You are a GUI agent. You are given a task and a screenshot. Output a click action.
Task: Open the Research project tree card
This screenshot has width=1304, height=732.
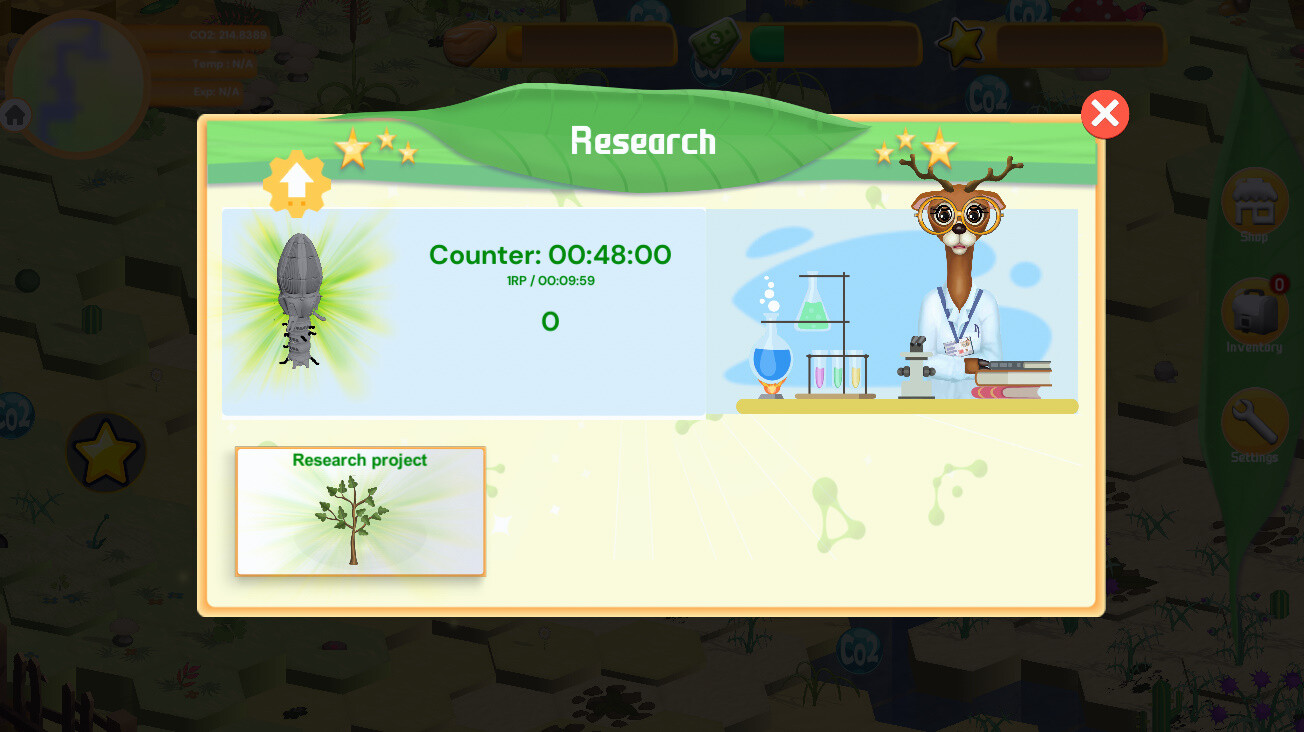(360, 512)
